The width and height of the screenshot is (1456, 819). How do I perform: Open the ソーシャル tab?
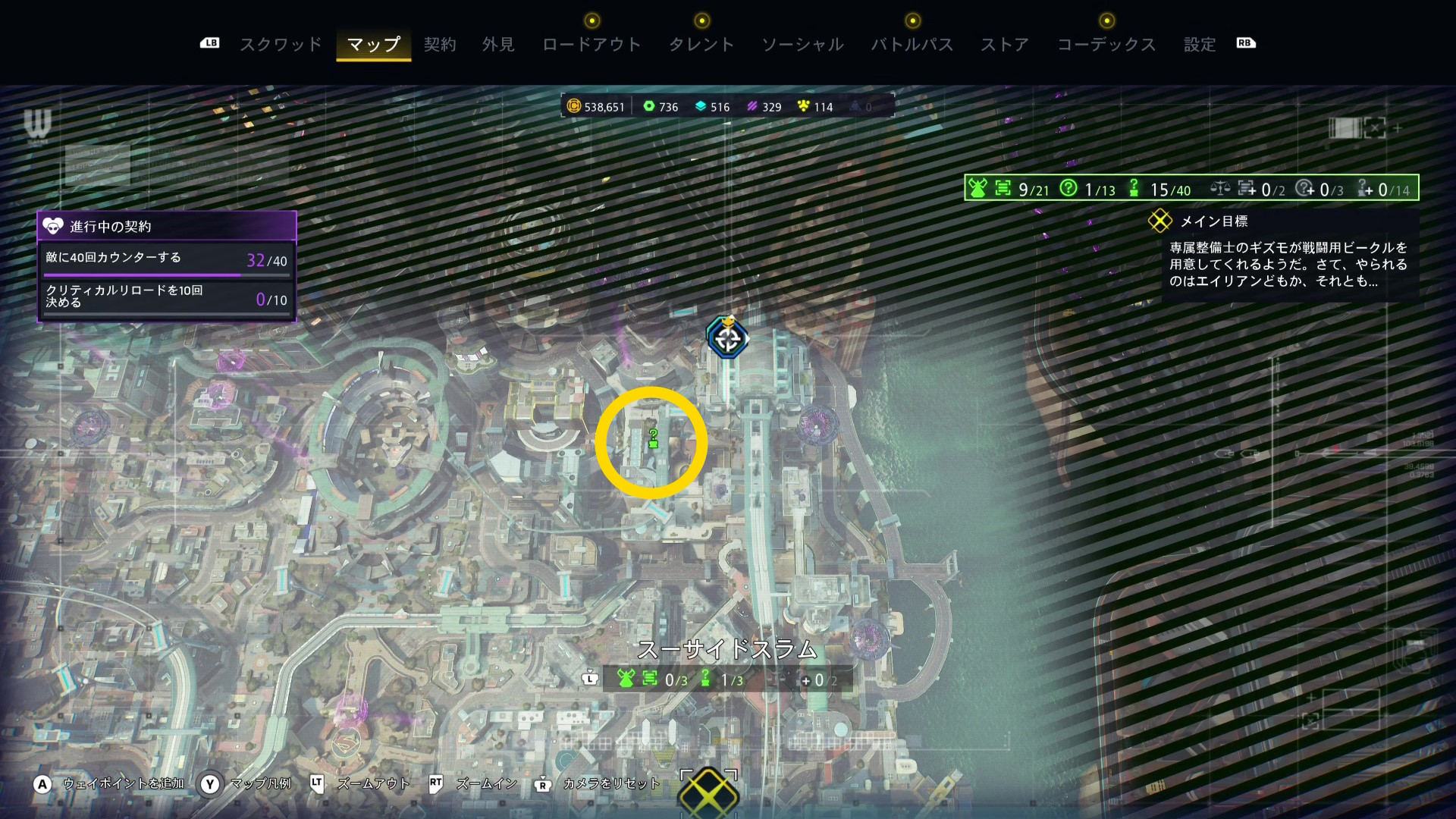[x=802, y=45]
